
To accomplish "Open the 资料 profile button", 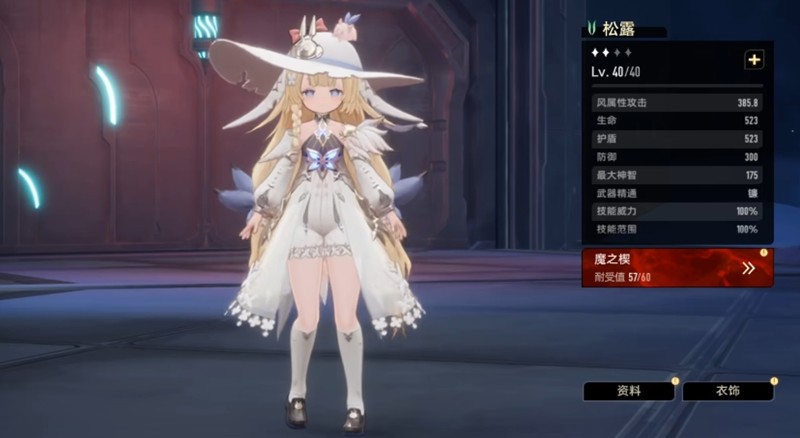I will [x=629, y=391].
